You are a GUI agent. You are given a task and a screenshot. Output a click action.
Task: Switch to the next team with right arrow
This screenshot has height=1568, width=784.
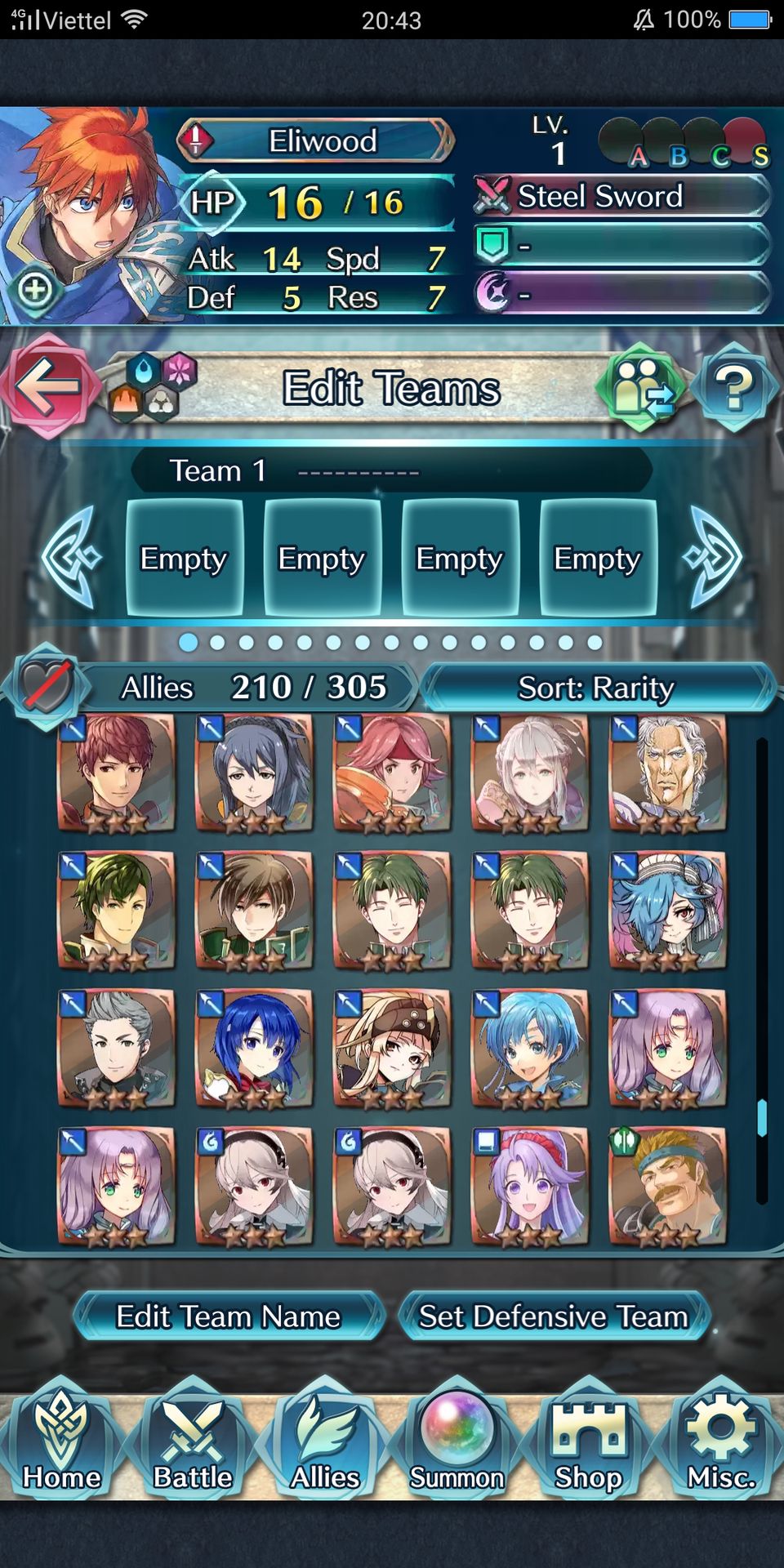click(714, 559)
